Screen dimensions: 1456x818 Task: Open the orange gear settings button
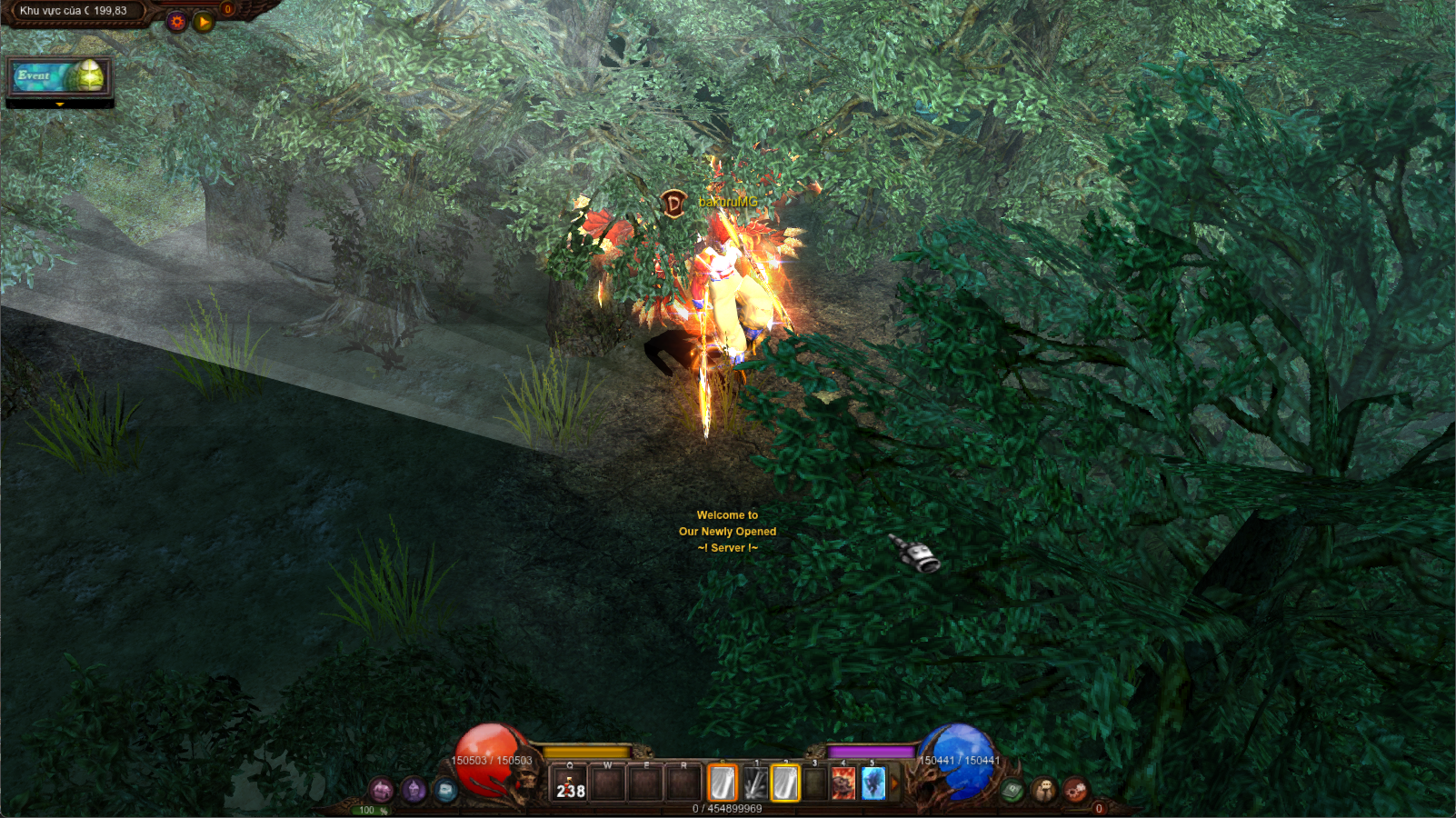[177, 21]
